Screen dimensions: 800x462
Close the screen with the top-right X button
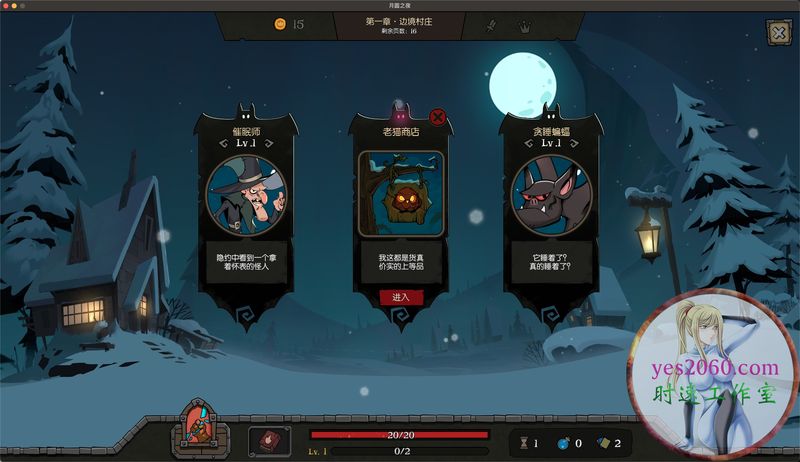click(x=778, y=33)
